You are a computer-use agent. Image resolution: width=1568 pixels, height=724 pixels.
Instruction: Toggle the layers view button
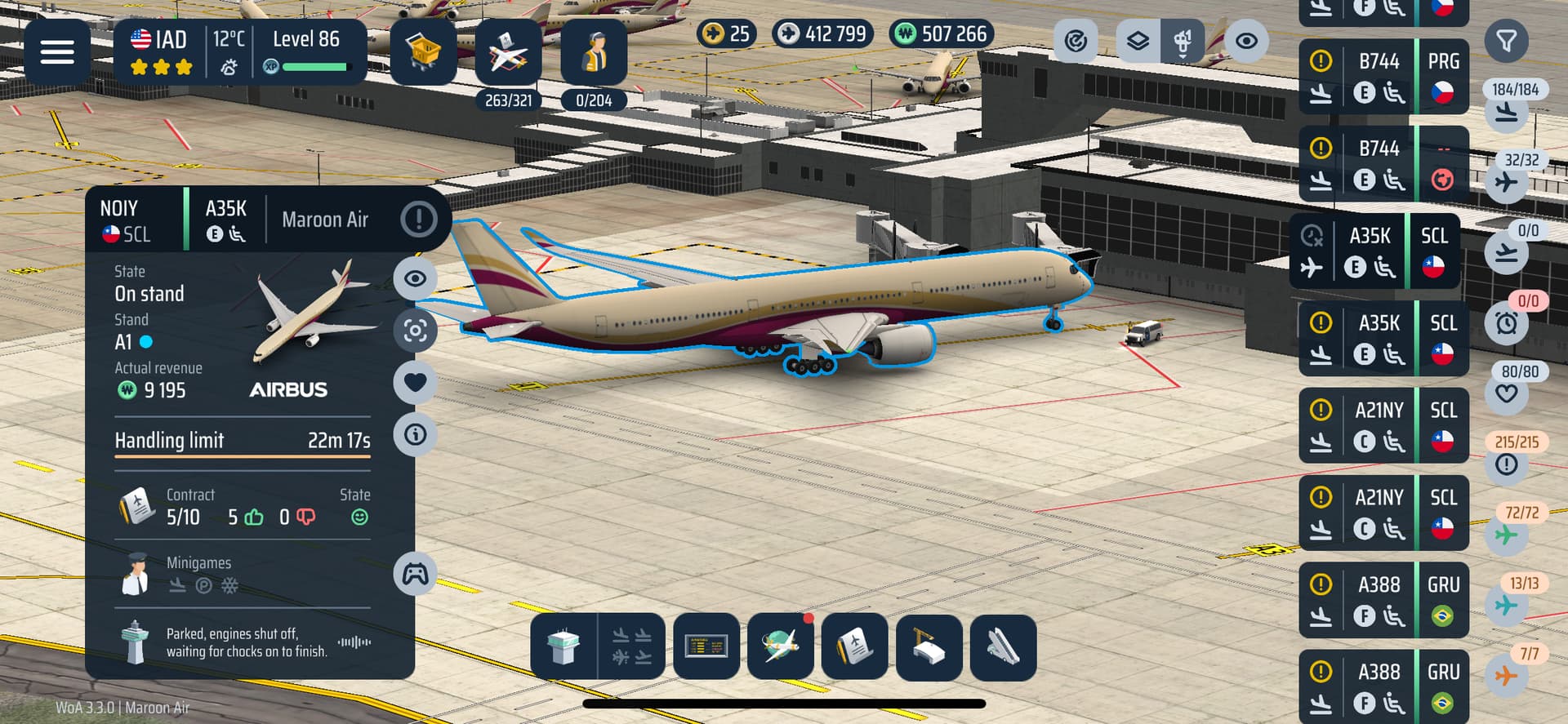coord(1138,41)
